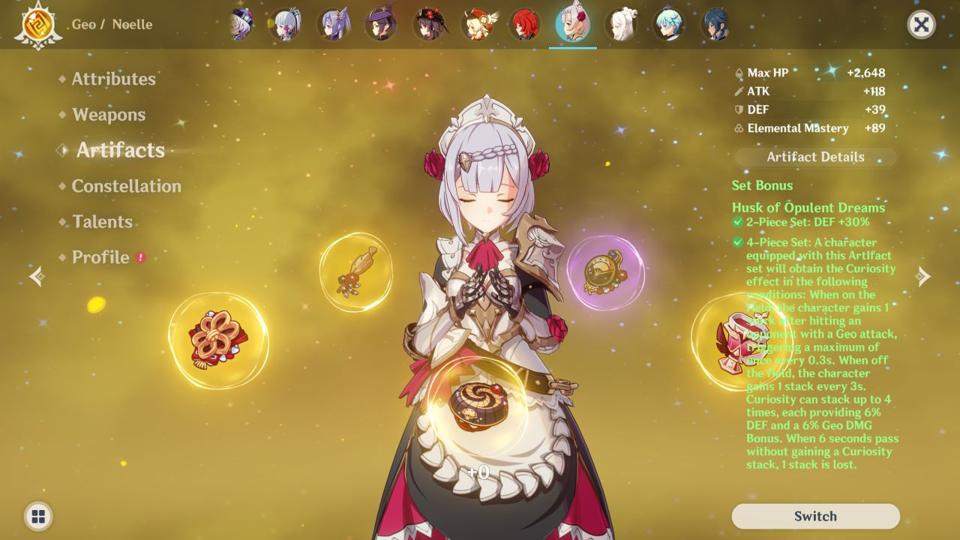Open Artifact Details
The width and height of the screenshot is (960, 540).
click(x=815, y=157)
